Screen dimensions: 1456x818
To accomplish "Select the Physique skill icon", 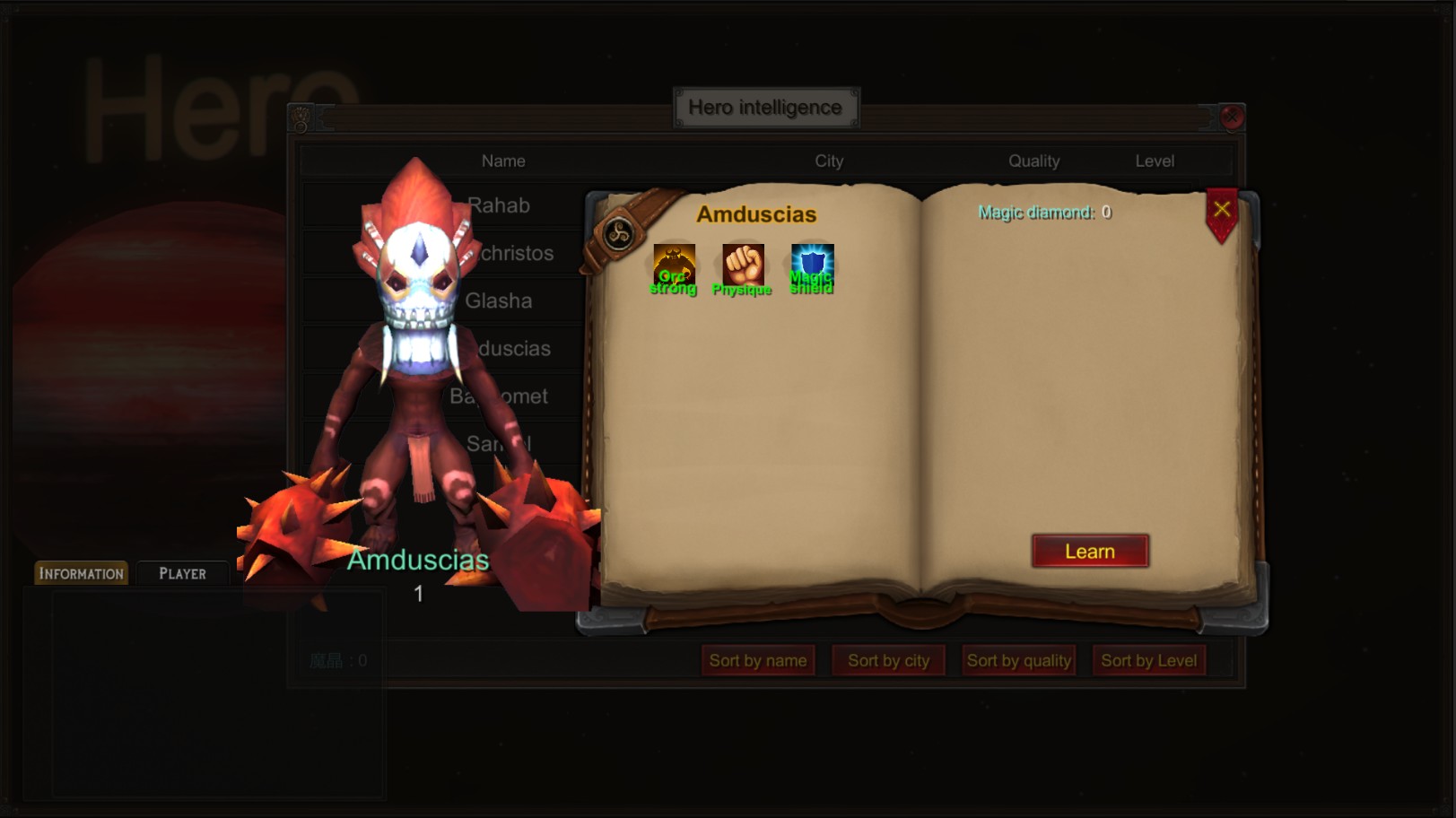I will 743,263.
